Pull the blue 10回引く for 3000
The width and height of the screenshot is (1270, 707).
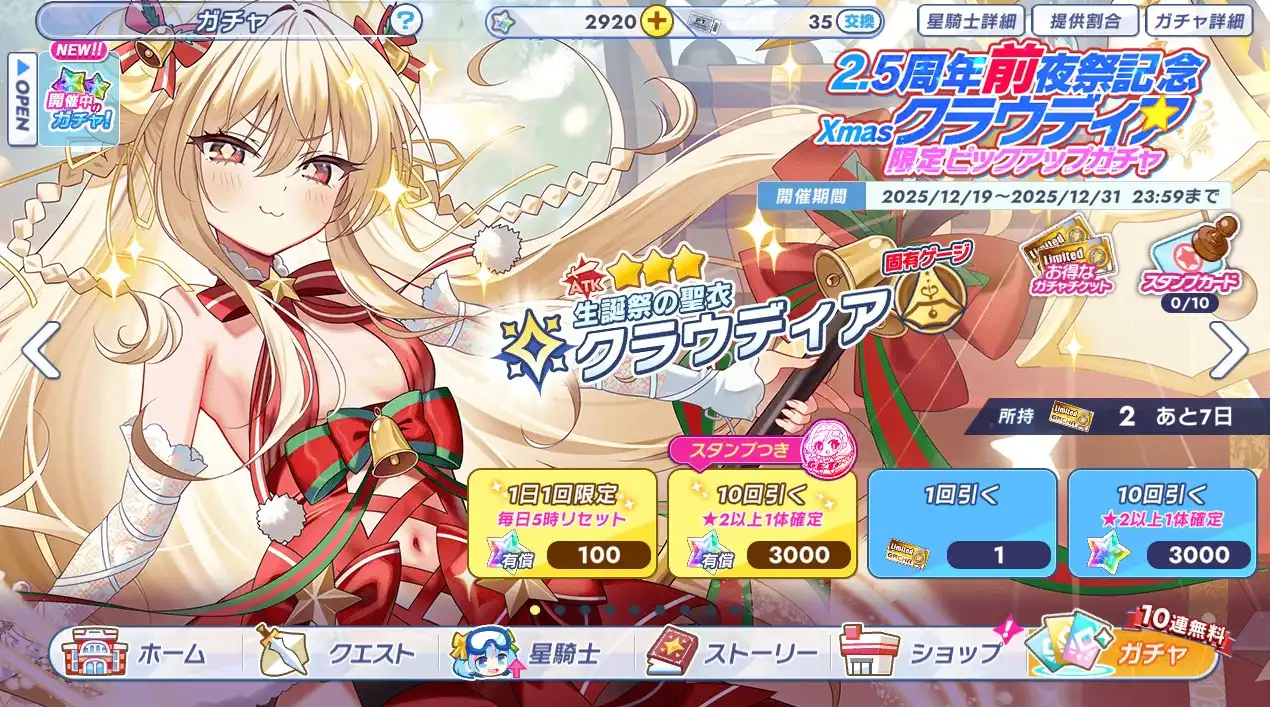1162,523
